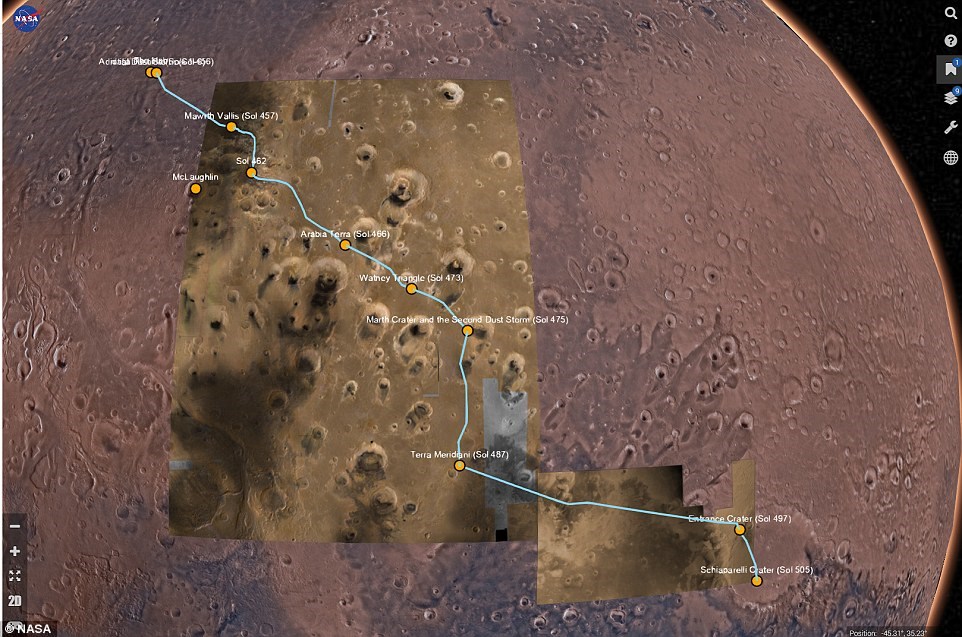Viewport: 962px width, 637px height.
Task: Open the wrench tools menu
Action: pos(950,128)
